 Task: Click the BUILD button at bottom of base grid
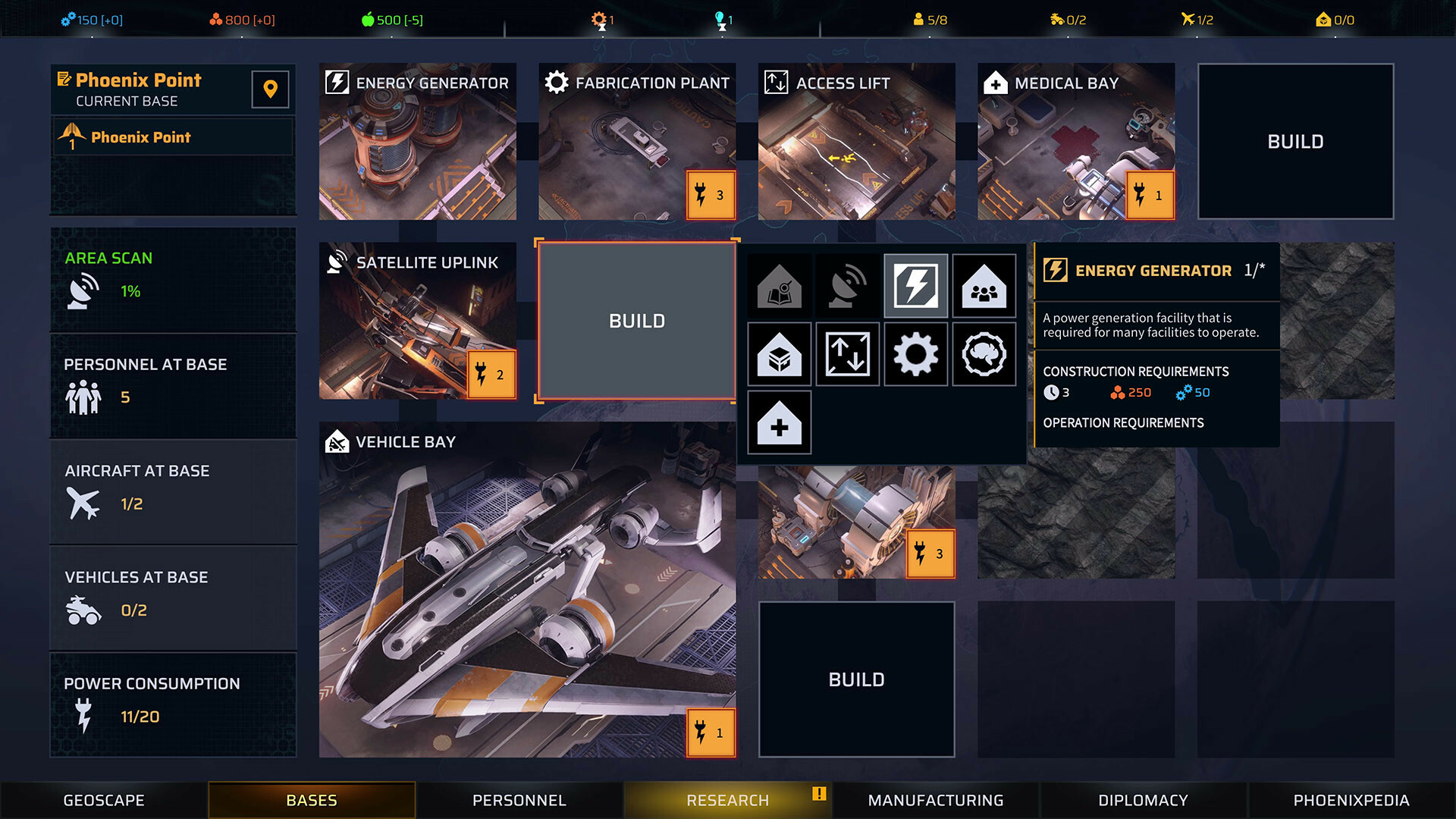tap(856, 679)
